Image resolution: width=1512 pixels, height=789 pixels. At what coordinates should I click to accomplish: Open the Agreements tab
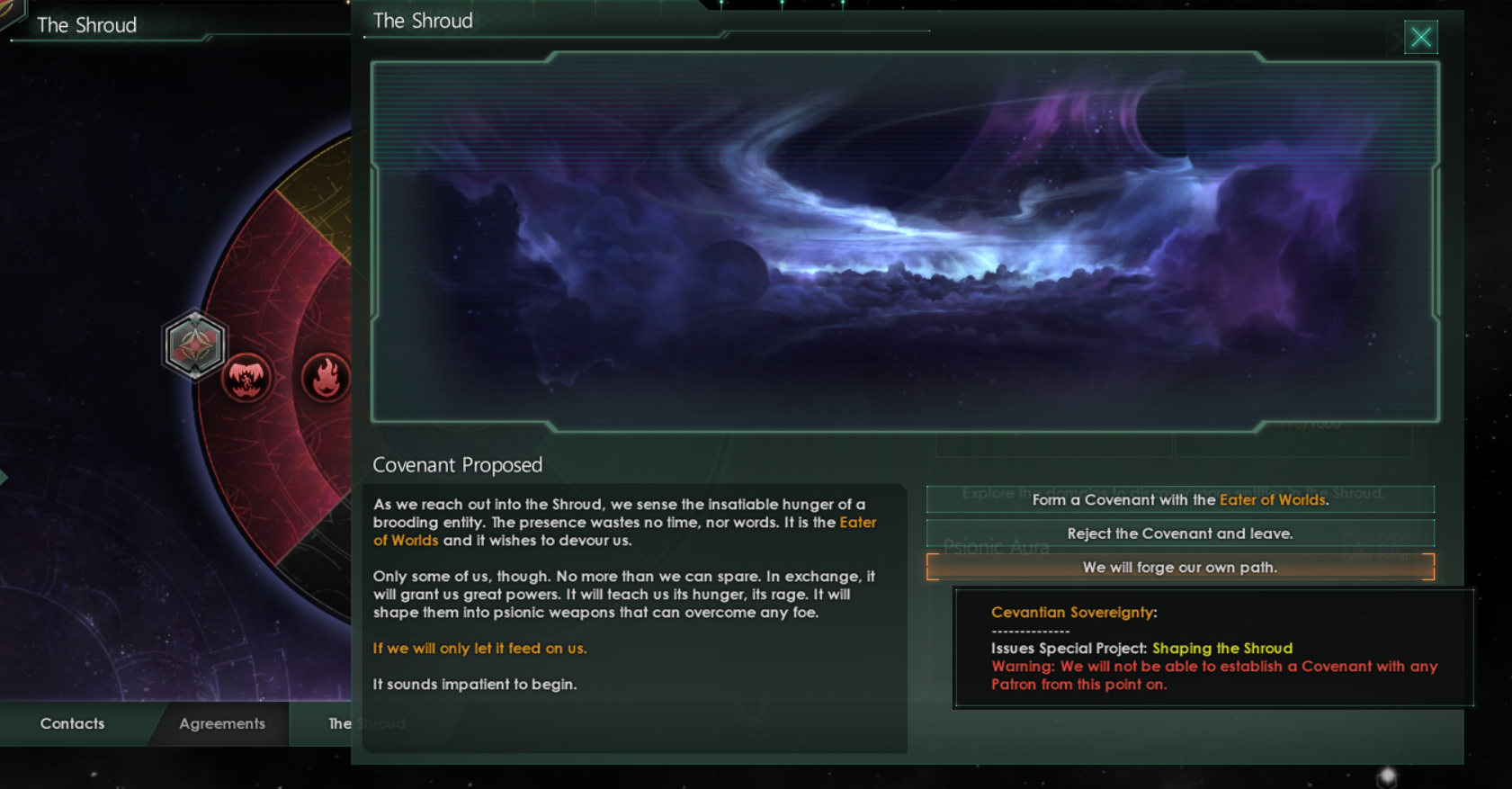tap(220, 723)
